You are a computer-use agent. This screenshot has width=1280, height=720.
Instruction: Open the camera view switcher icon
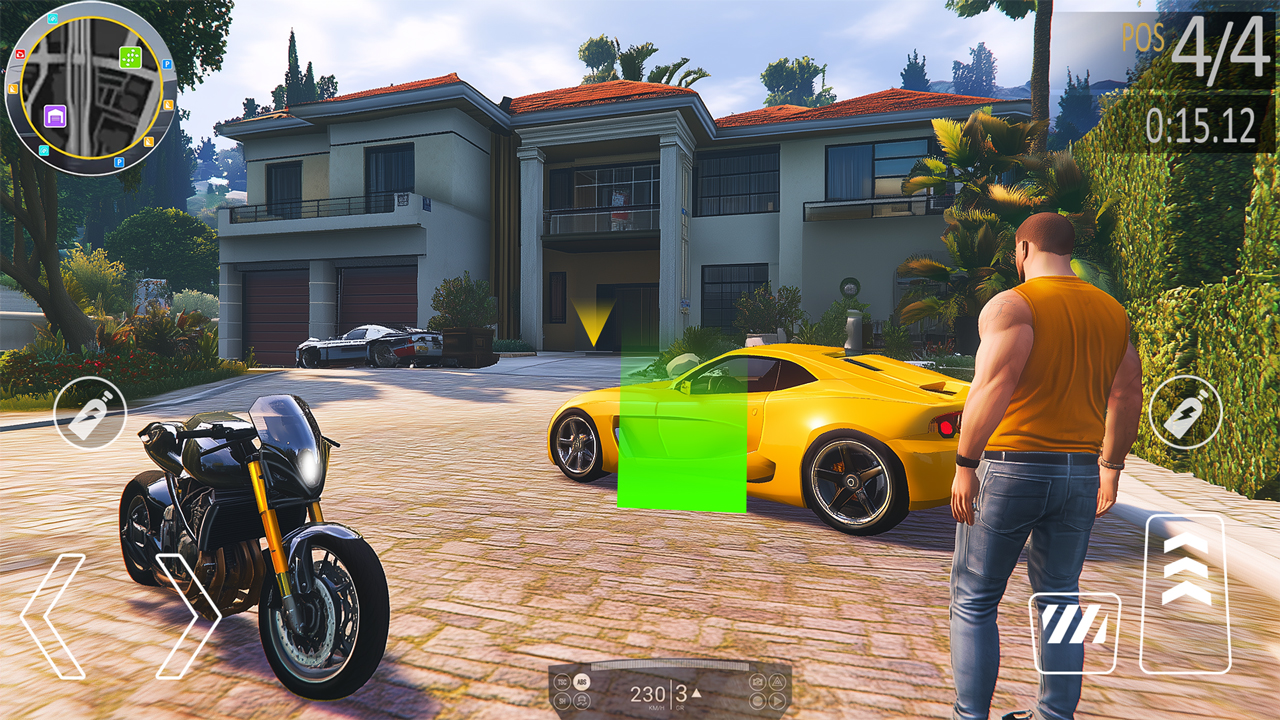(758, 682)
